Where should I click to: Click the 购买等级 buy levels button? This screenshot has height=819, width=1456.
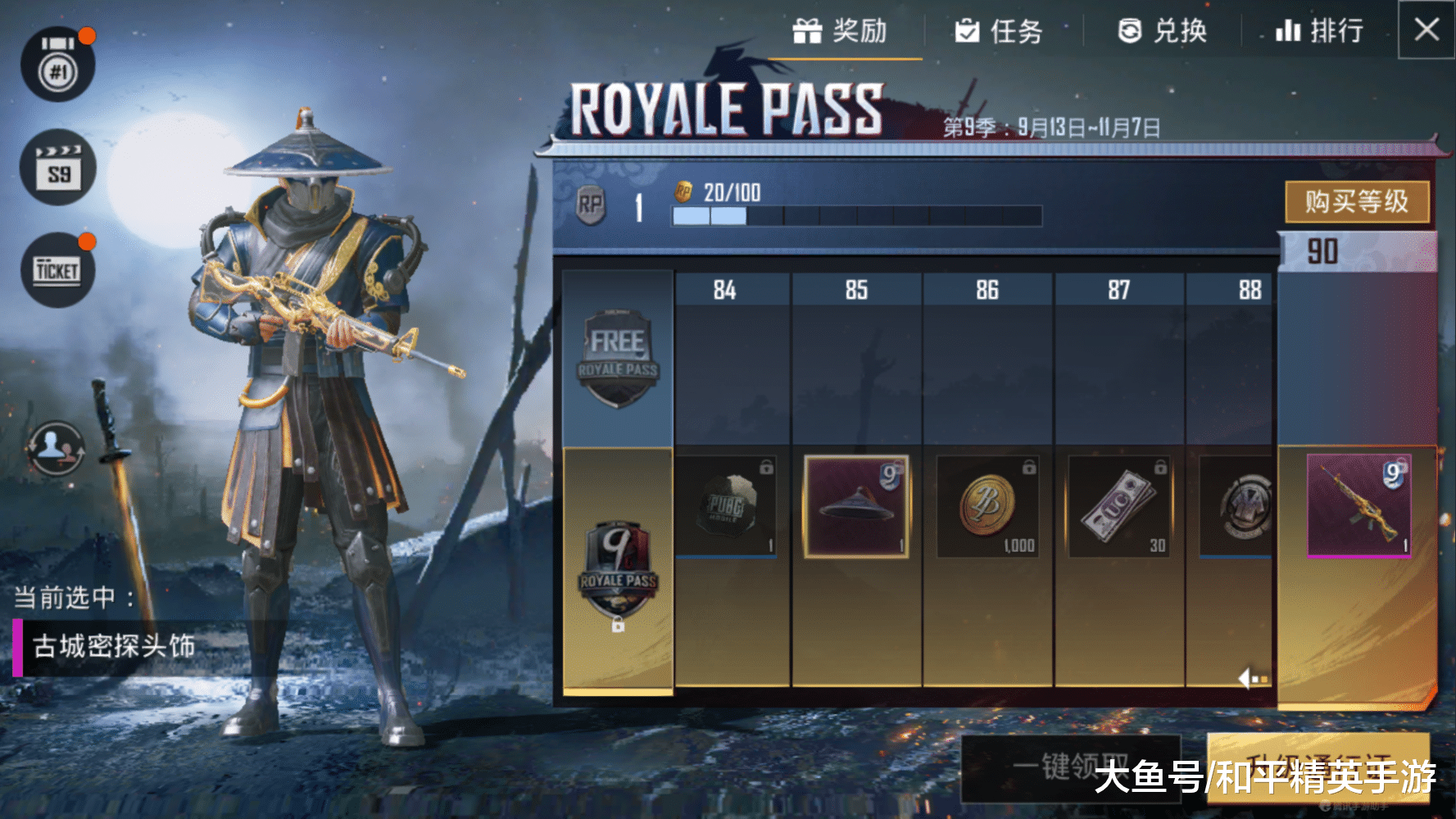click(x=1357, y=201)
